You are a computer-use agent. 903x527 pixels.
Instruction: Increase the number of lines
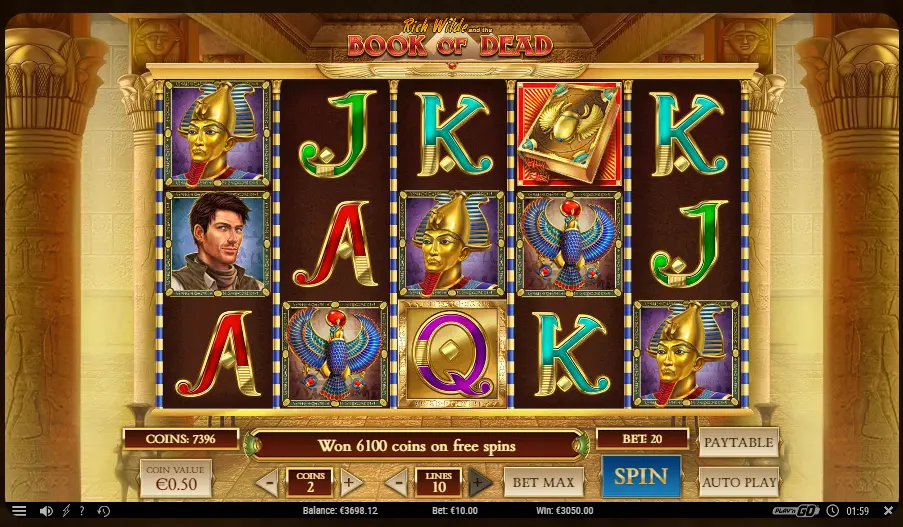[x=480, y=483]
